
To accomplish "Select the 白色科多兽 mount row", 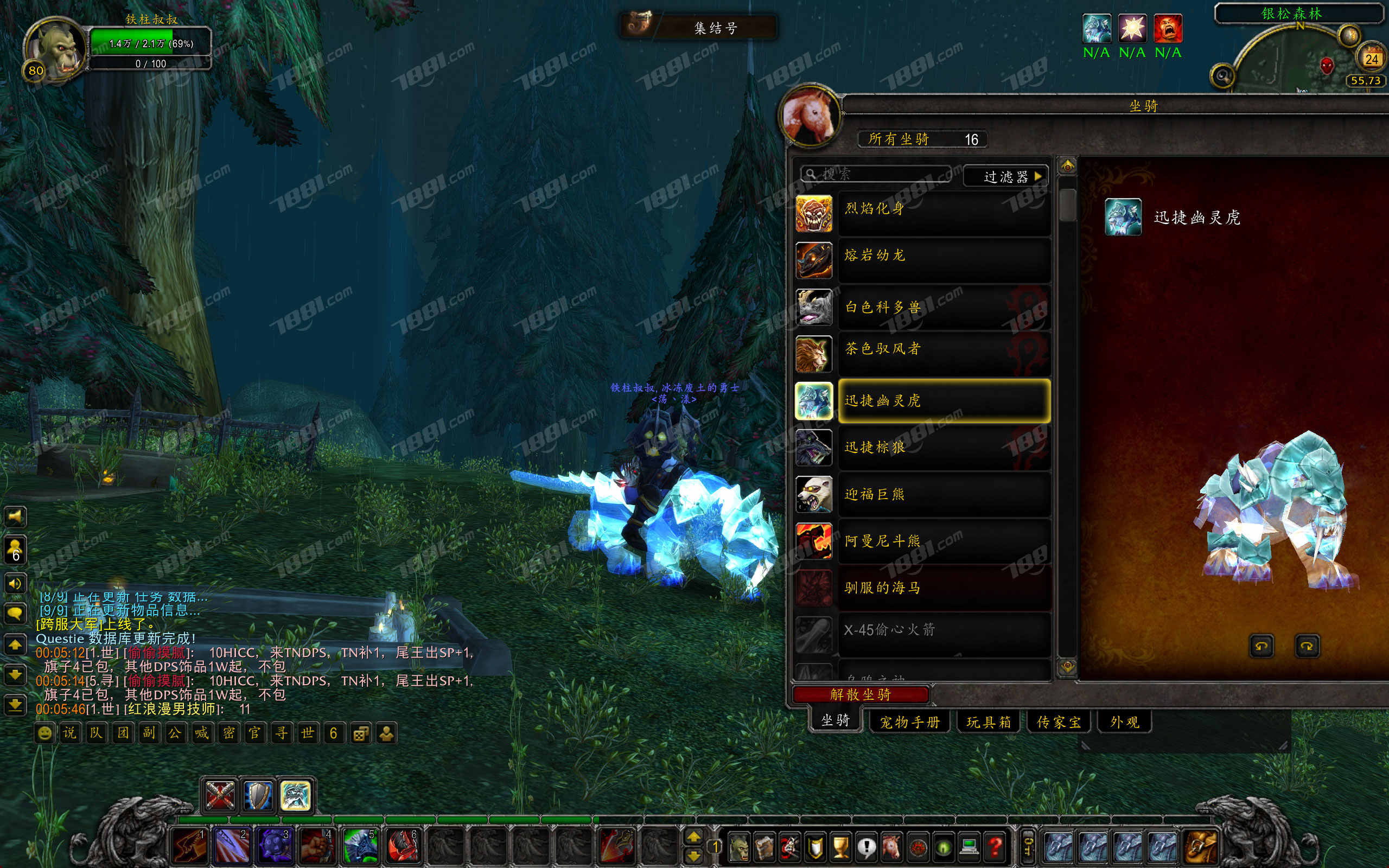I will click(x=944, y=307).
